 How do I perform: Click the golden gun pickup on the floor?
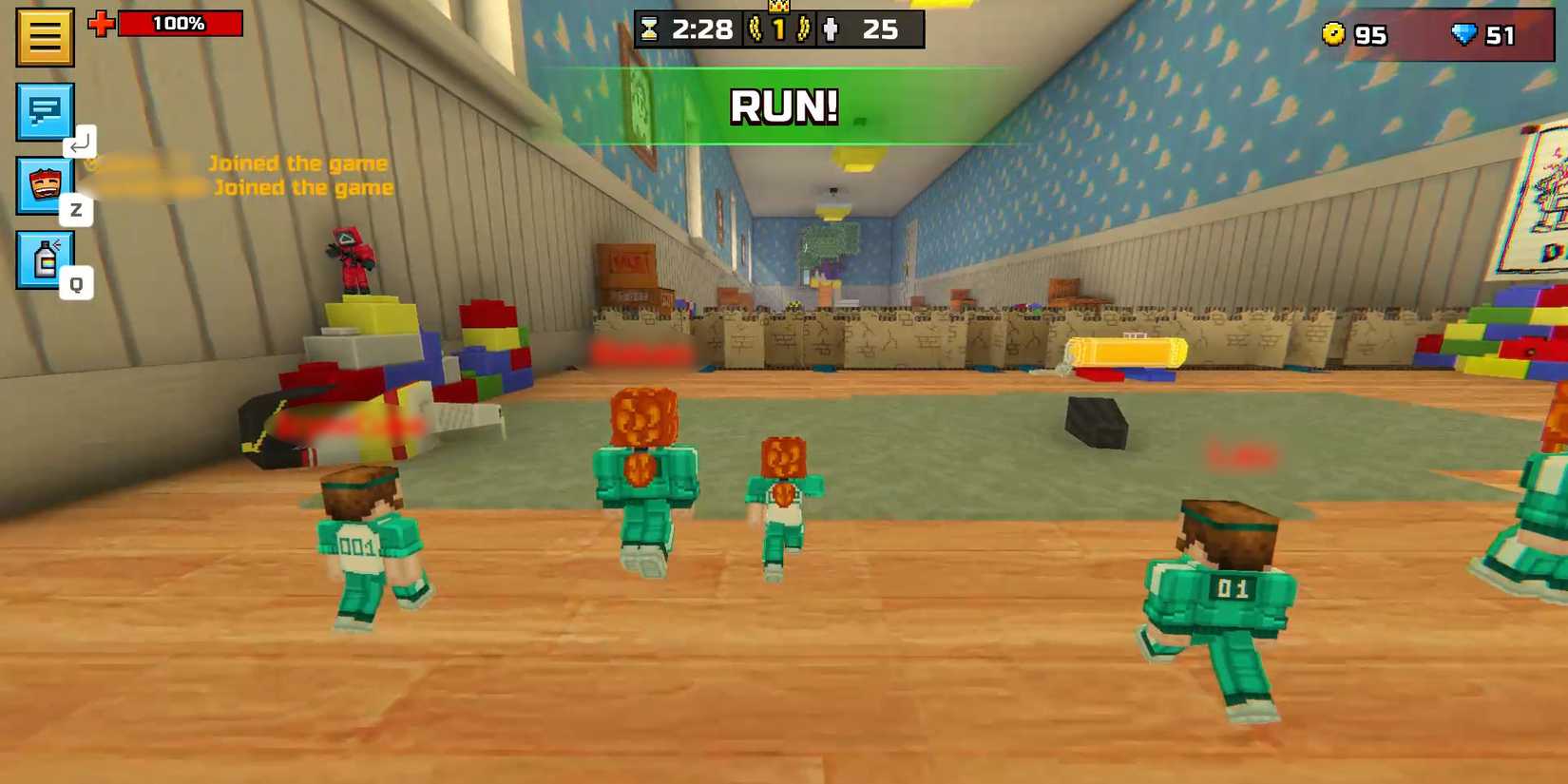(1126, 352)
